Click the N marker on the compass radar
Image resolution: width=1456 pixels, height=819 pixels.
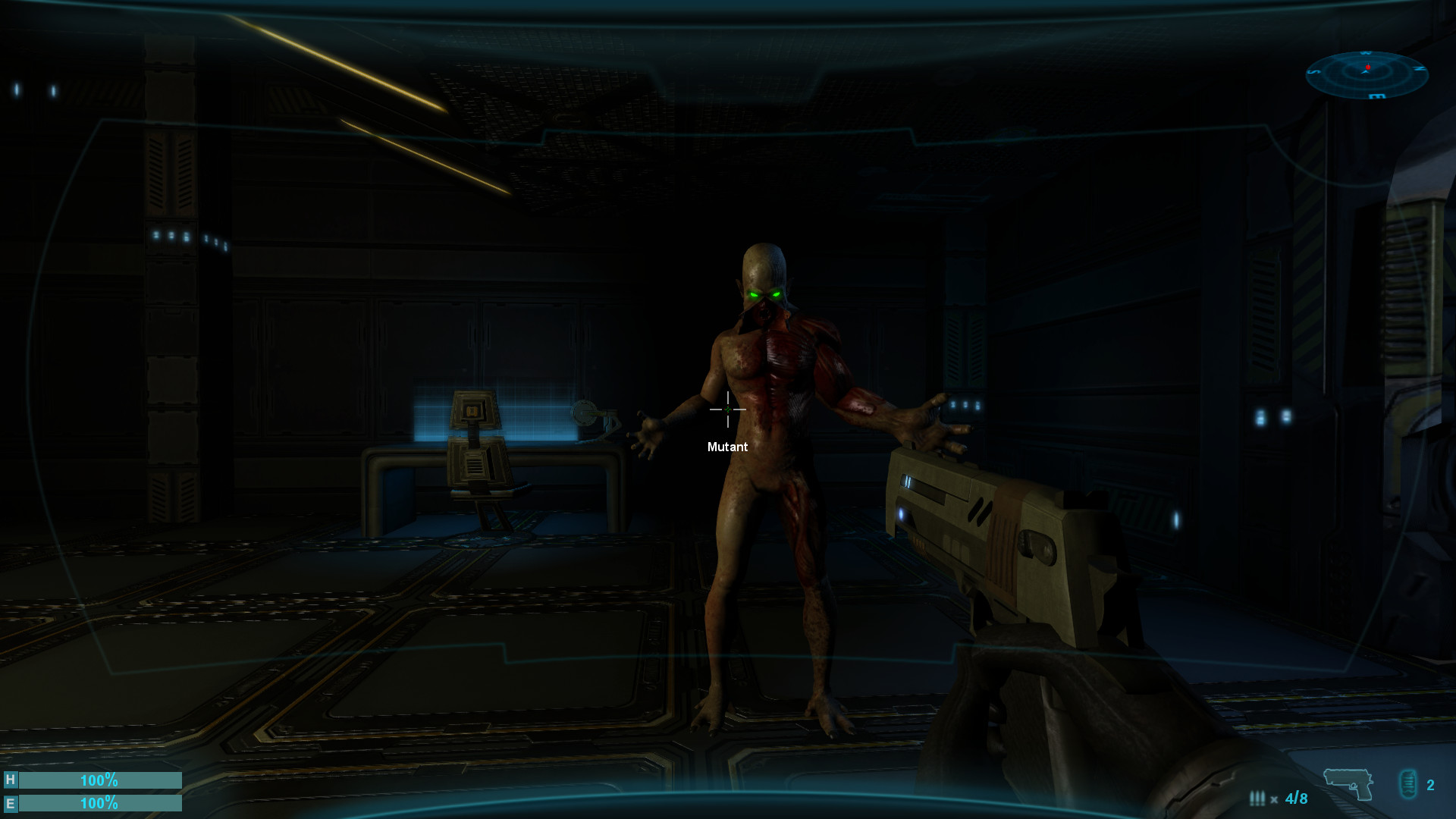[x=1419, y=68]
